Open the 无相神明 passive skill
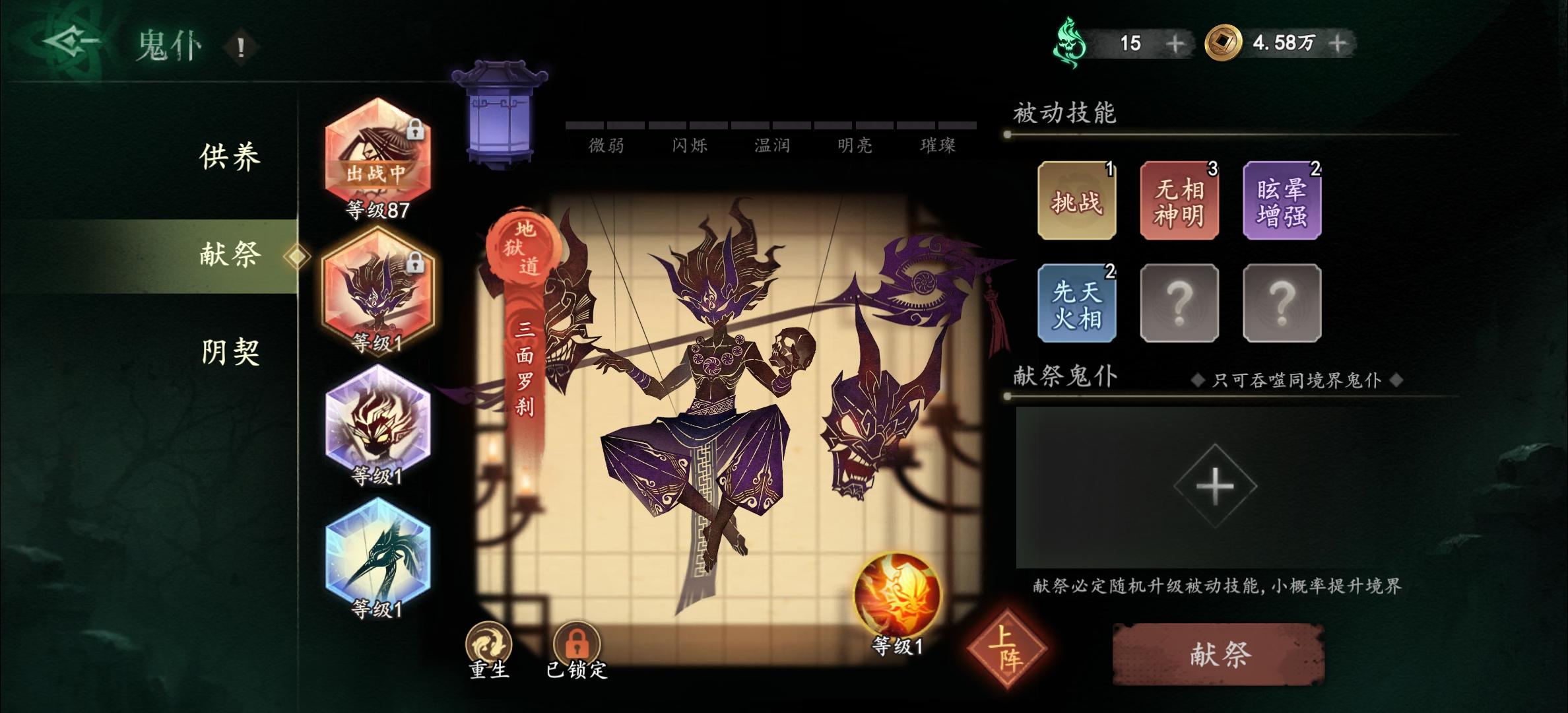 tap(1179, 198)
